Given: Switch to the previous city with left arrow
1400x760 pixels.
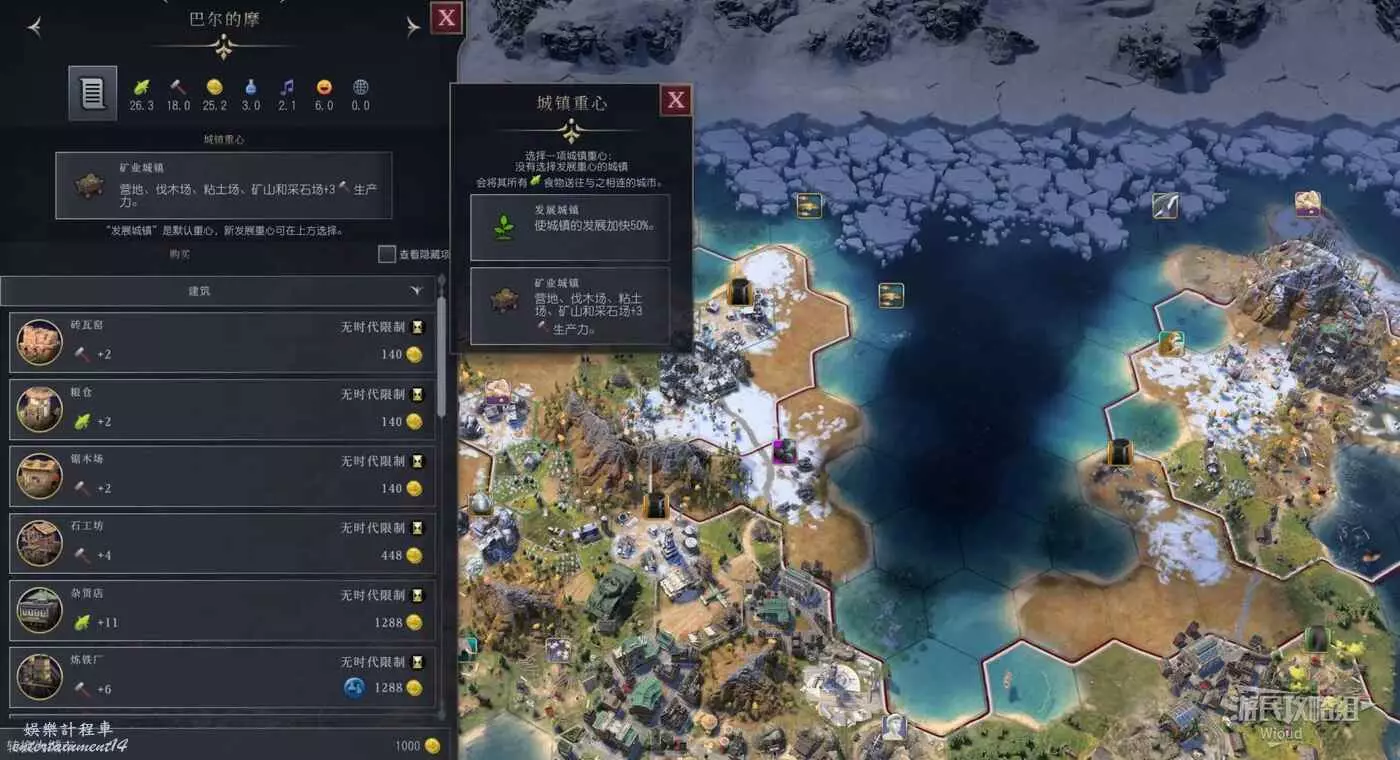Looking at the screenshot, I should (35, 27).
